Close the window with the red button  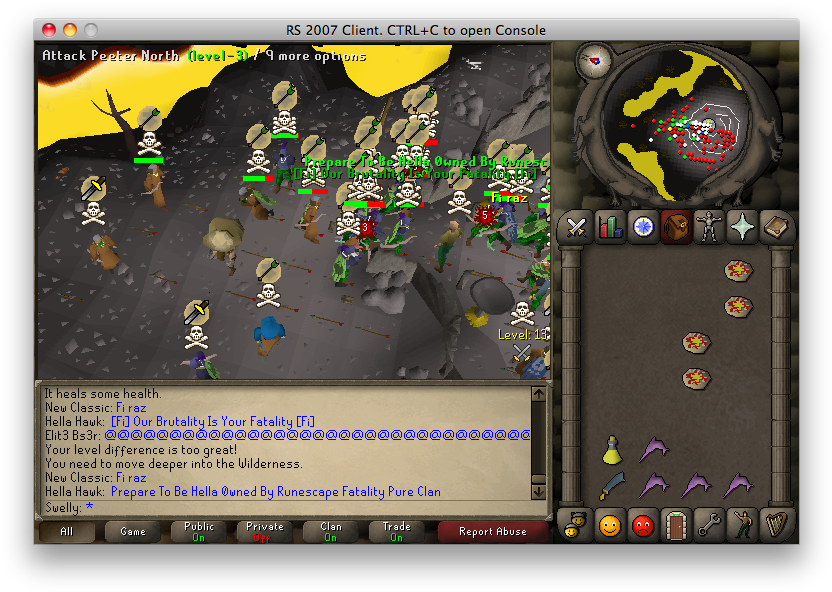point(50,30)
